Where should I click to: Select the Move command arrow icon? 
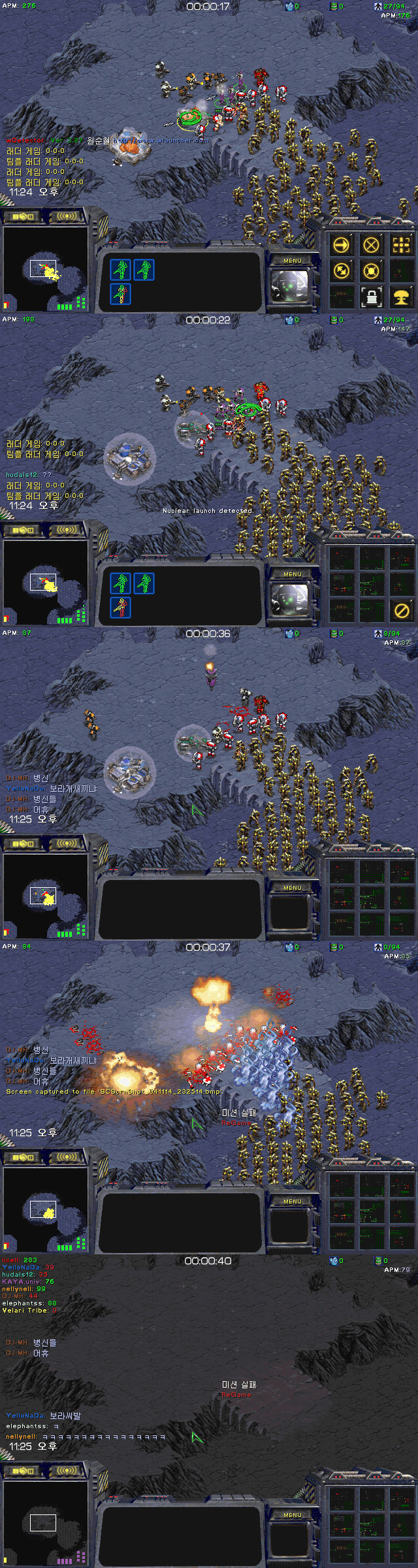click(342, 245)
